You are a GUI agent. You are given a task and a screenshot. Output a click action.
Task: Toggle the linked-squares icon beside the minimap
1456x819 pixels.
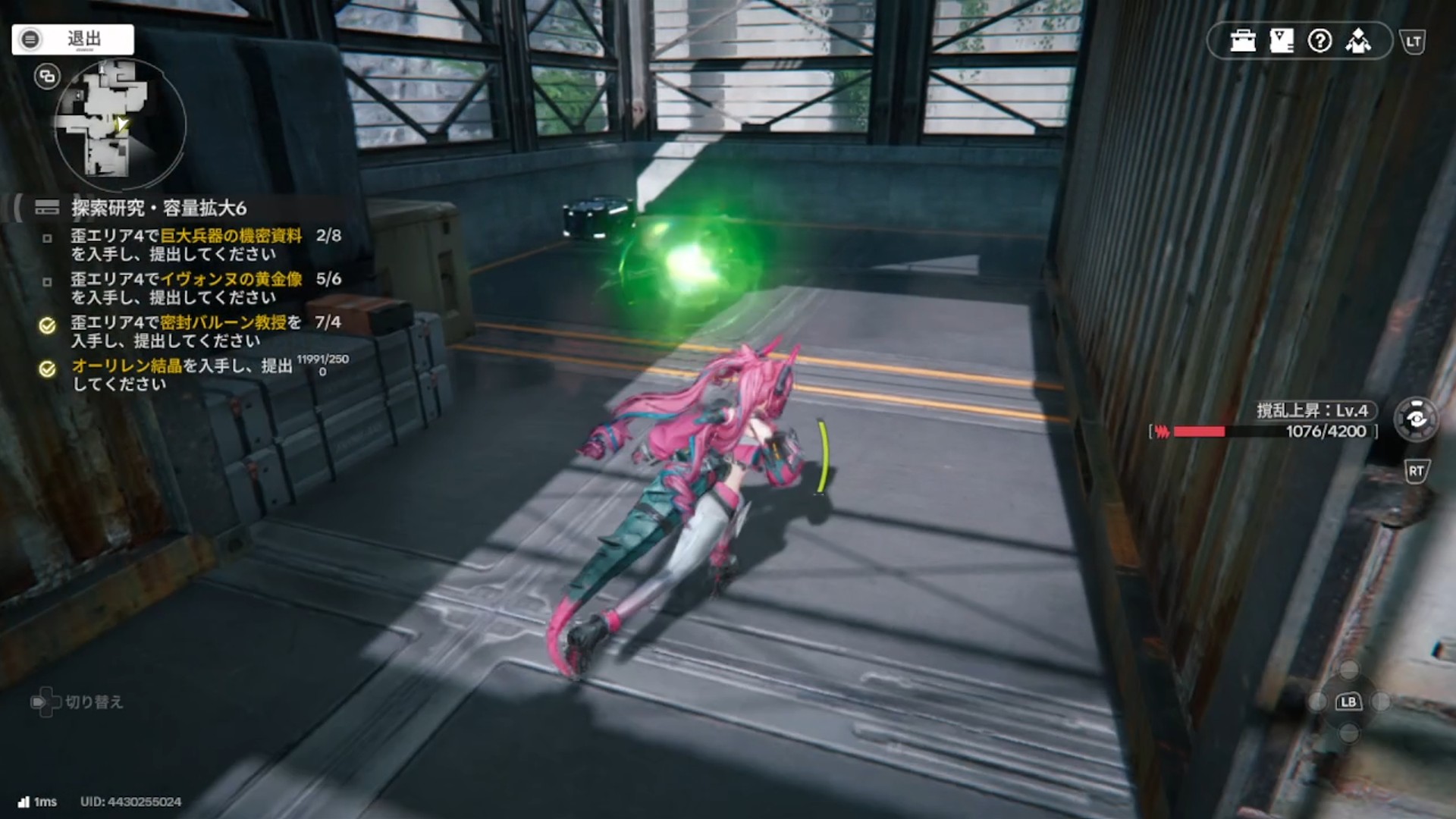(47, 76)
